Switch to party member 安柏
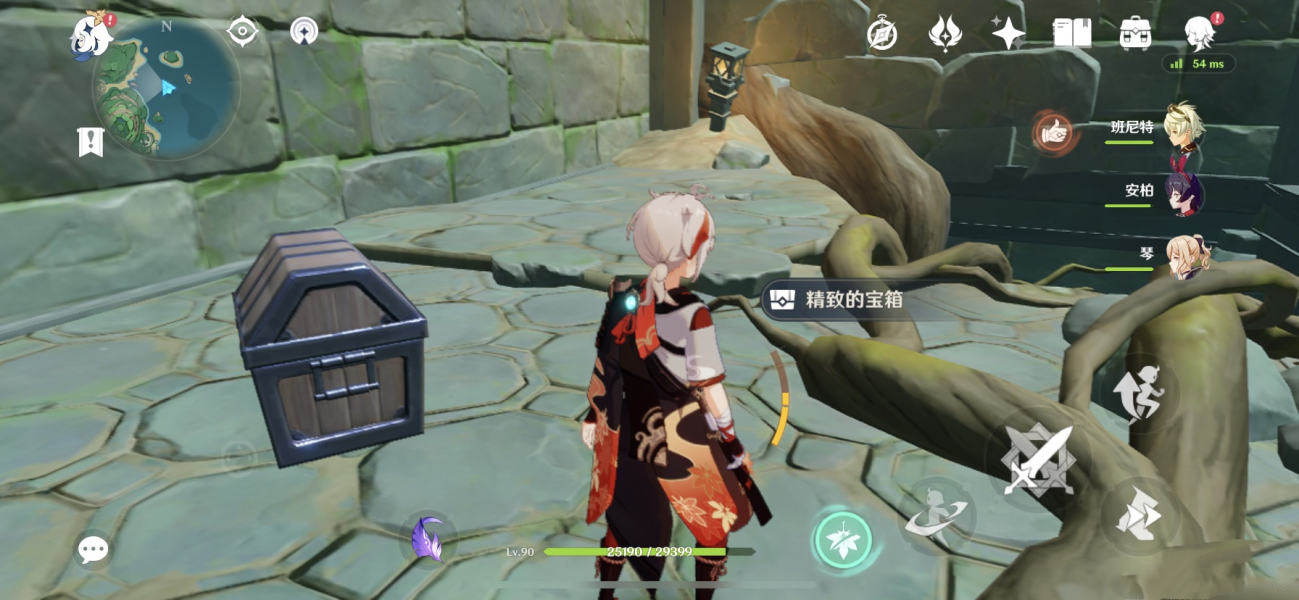 (1184, 191)
